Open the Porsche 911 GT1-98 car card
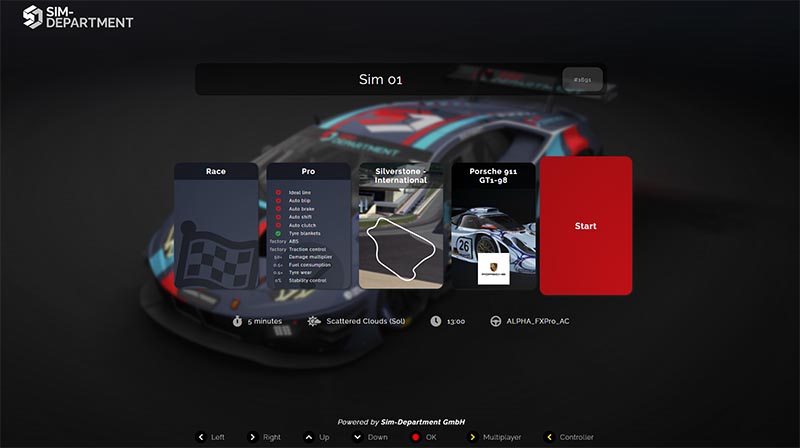 [493, 227]
